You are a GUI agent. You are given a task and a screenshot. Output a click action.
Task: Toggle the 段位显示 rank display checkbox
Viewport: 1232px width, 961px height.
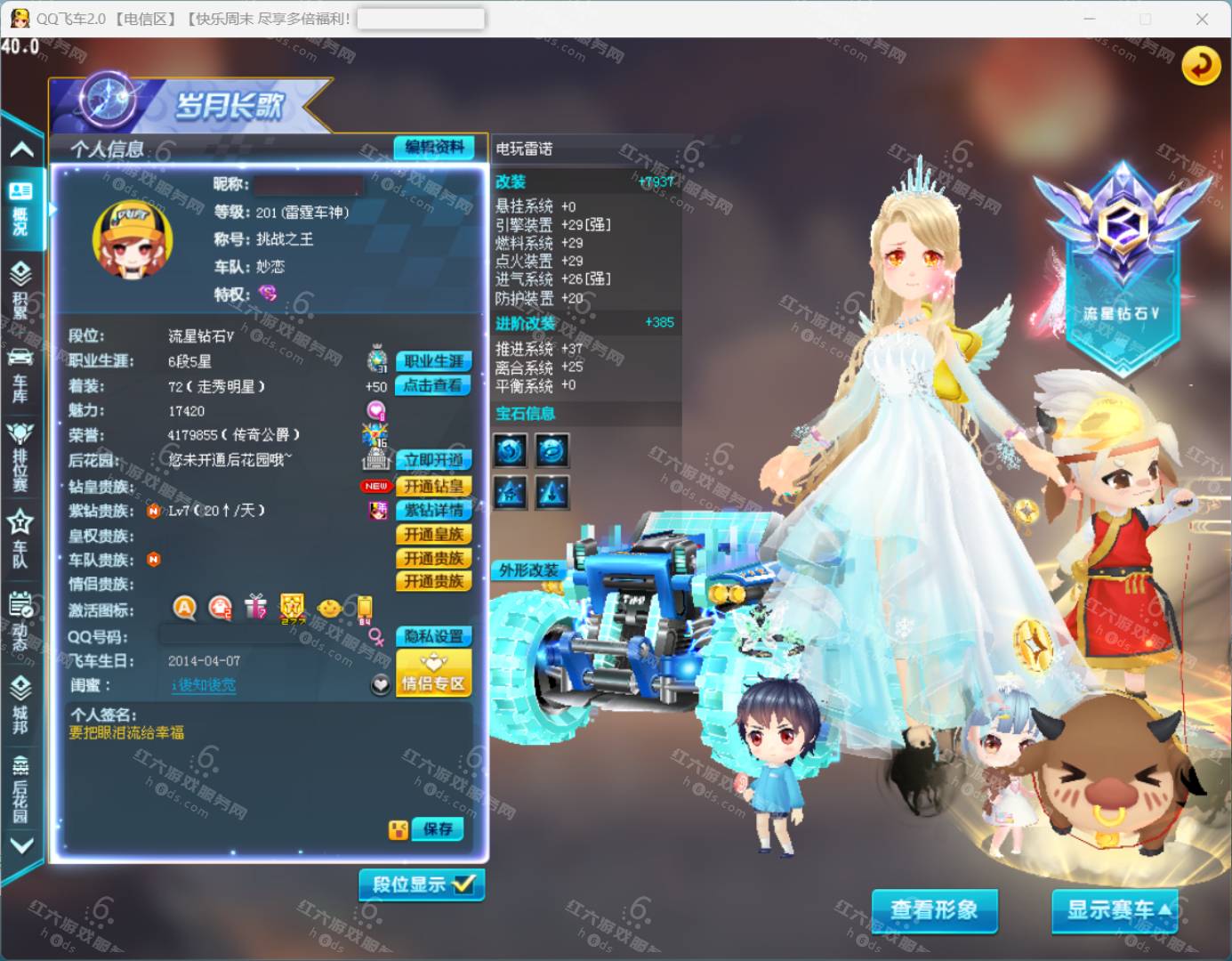click(422, 884)
